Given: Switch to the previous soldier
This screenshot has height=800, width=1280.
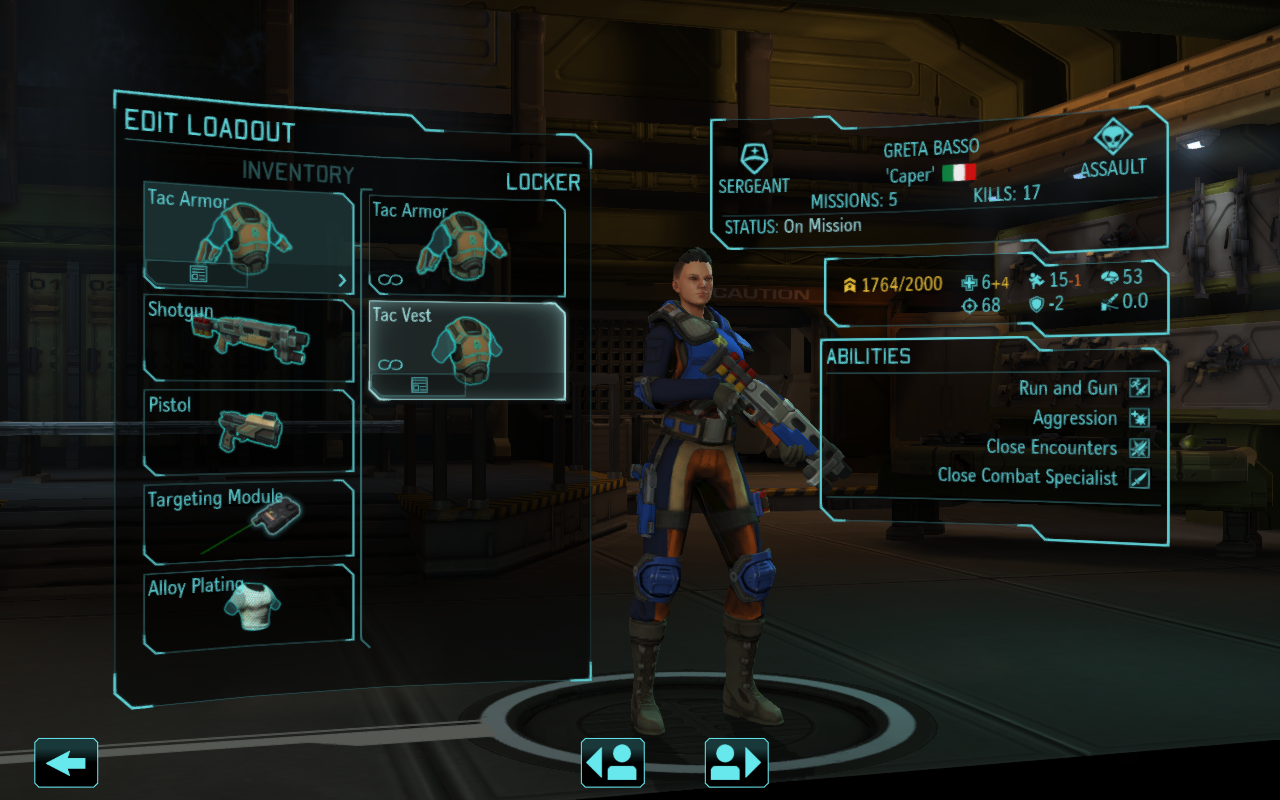Looking at the screenshot, I should tap(613, 763).
